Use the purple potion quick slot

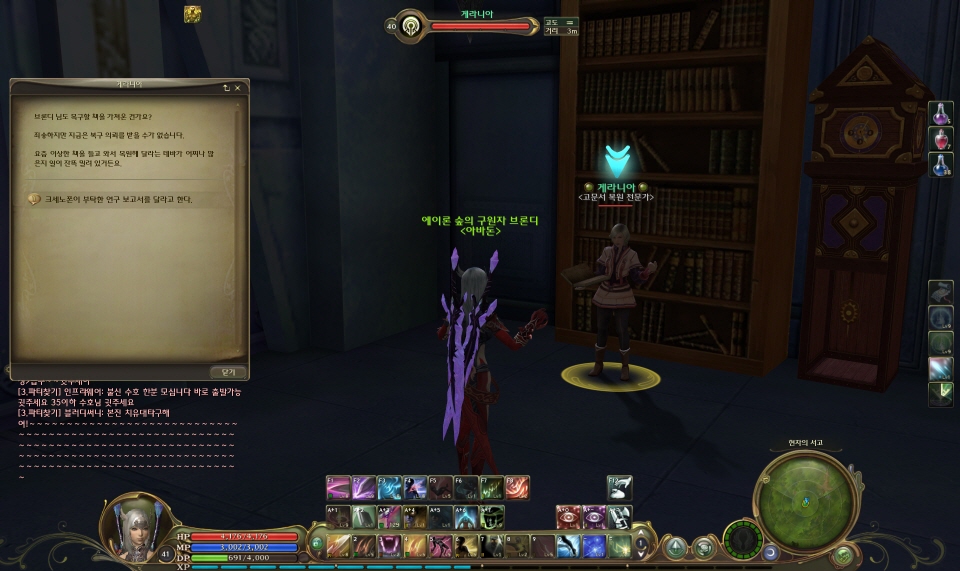pyautogui.click(x=941, y=114)
